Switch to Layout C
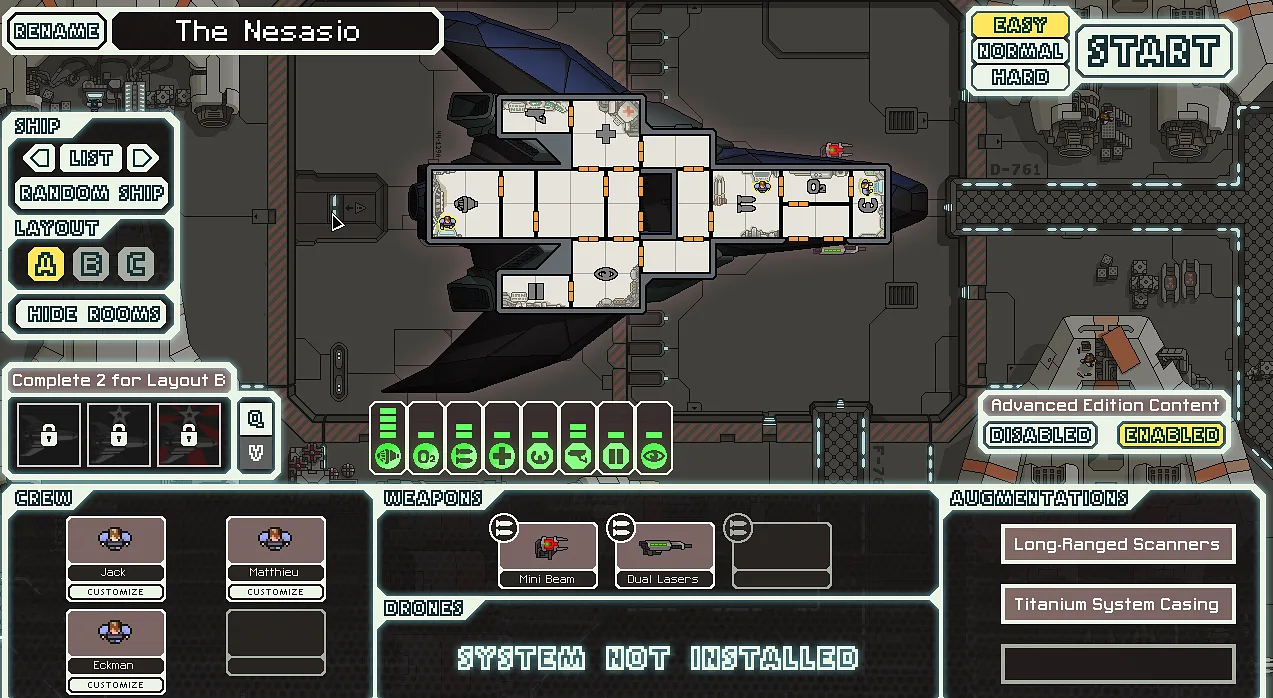The height and width of the screenshot is (698, 1273). point(136,264)
